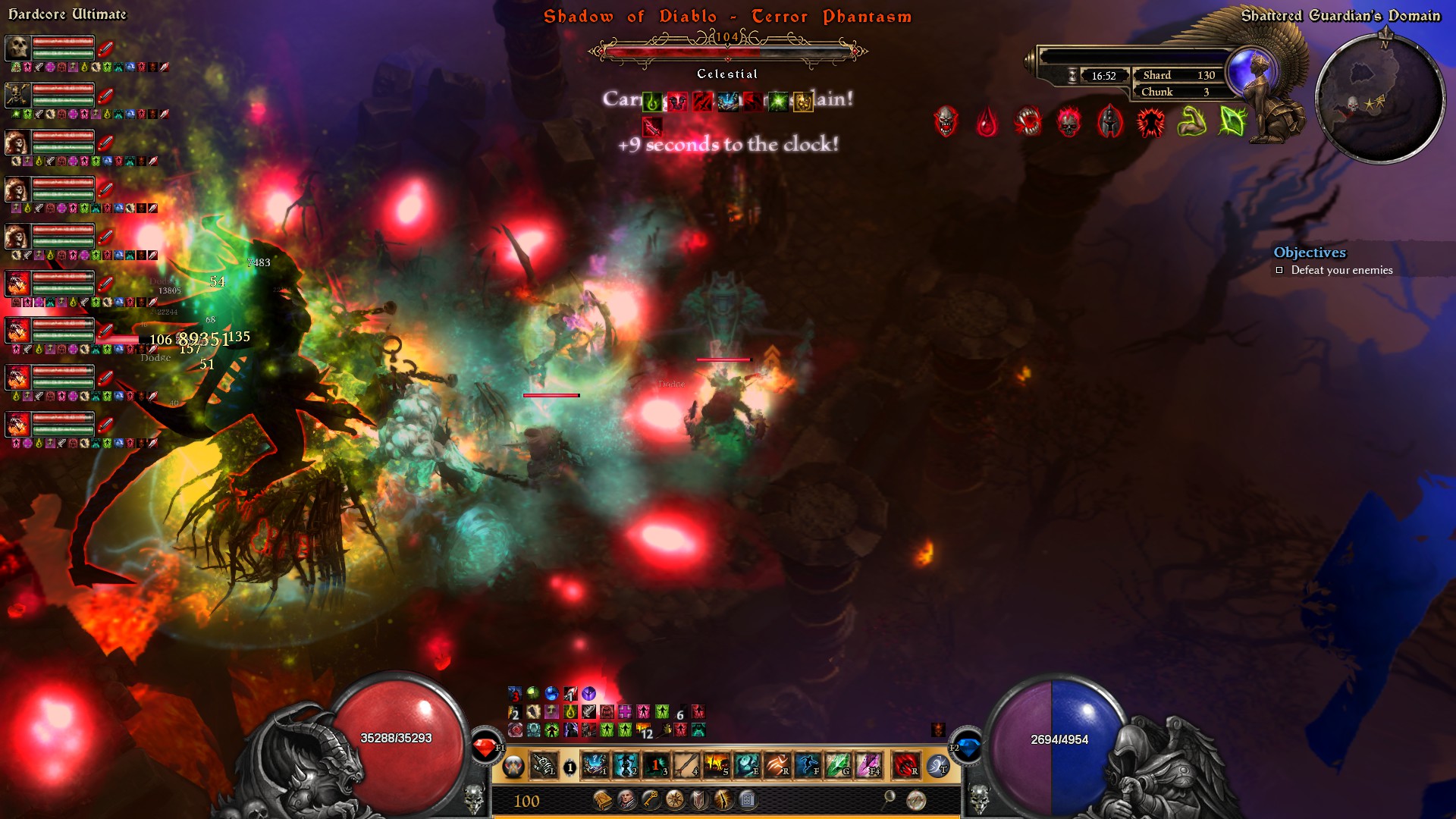Click the circular minimap
Image resolution: width=1456 pixels, height=819 pixels.
pos(1379,99)
